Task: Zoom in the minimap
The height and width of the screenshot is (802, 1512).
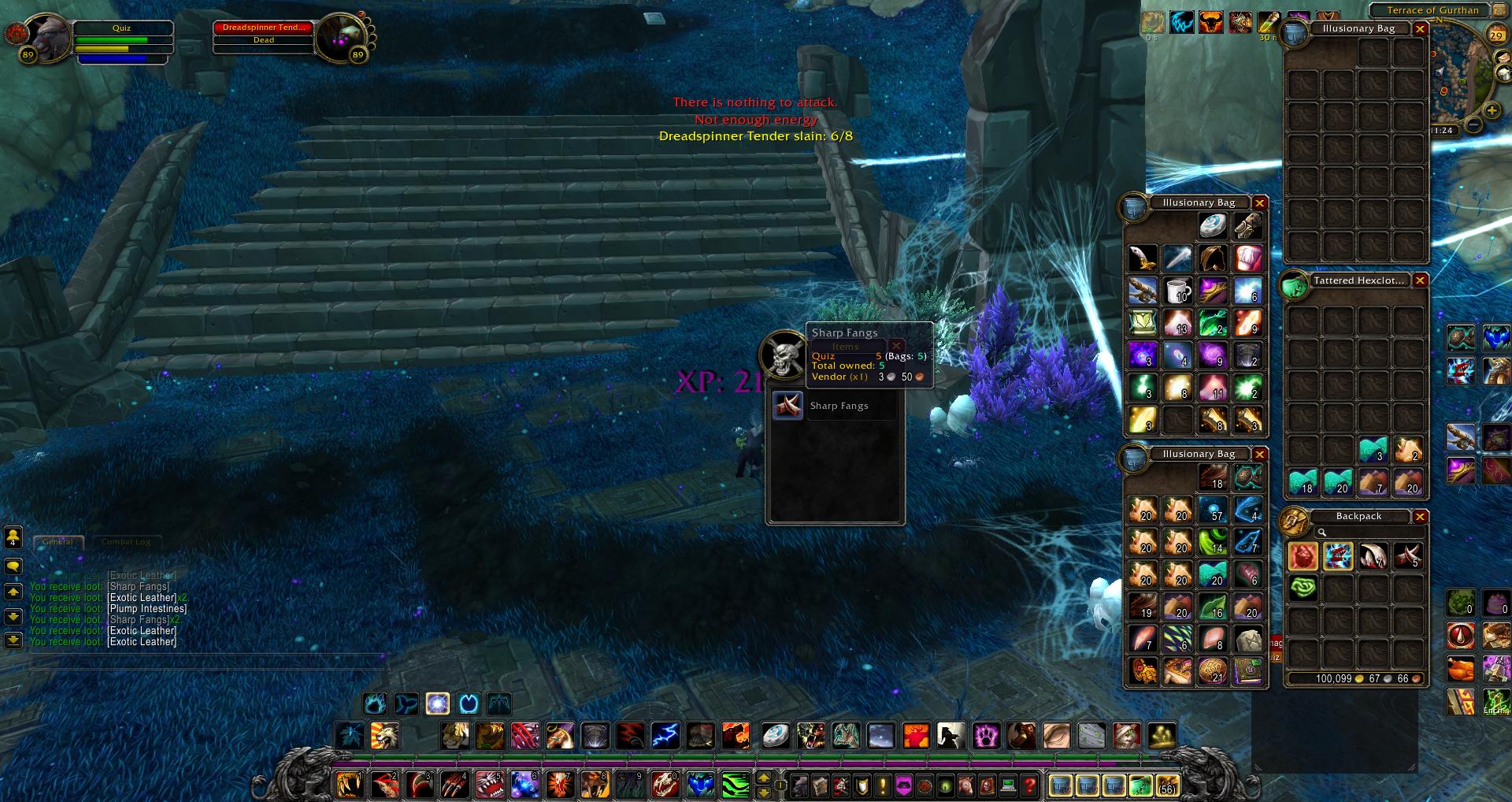Action: coord(1492,111)
